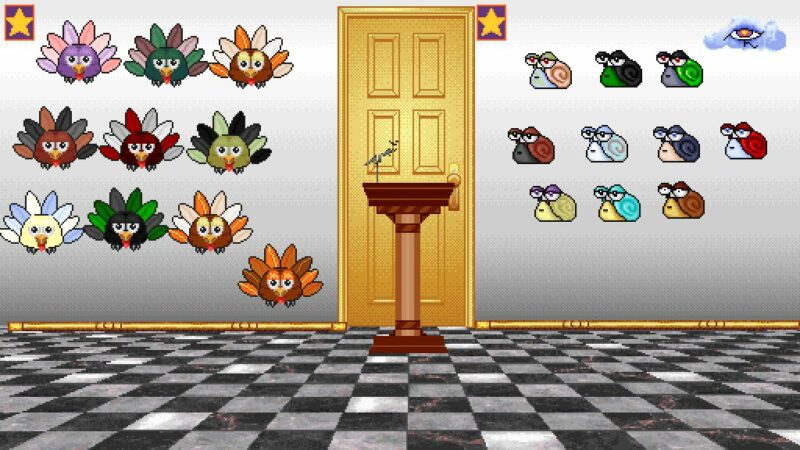Select the pale blue snail with light-blue shell

coord(605,144)
